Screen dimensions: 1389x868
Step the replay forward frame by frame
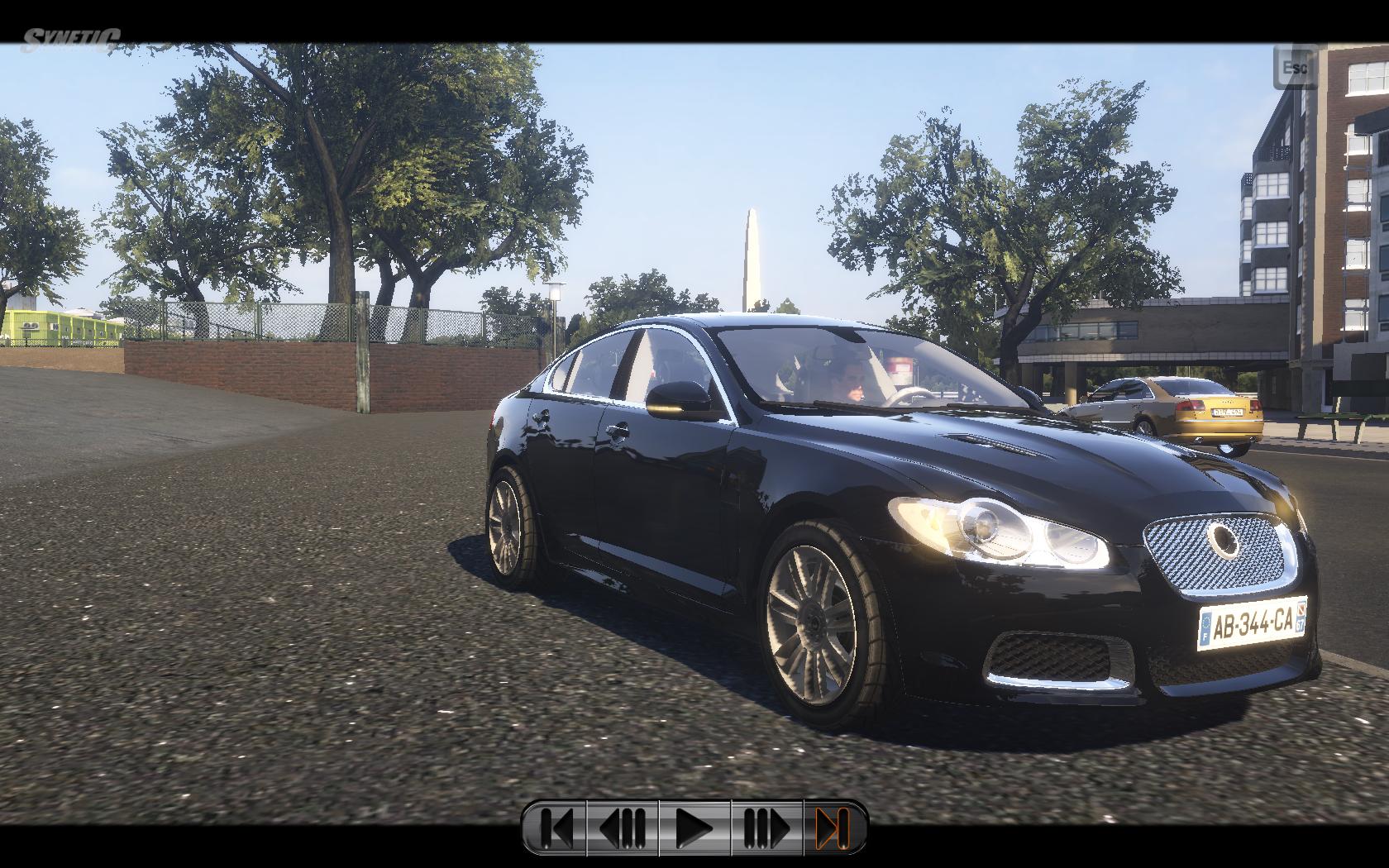[766, 827]
